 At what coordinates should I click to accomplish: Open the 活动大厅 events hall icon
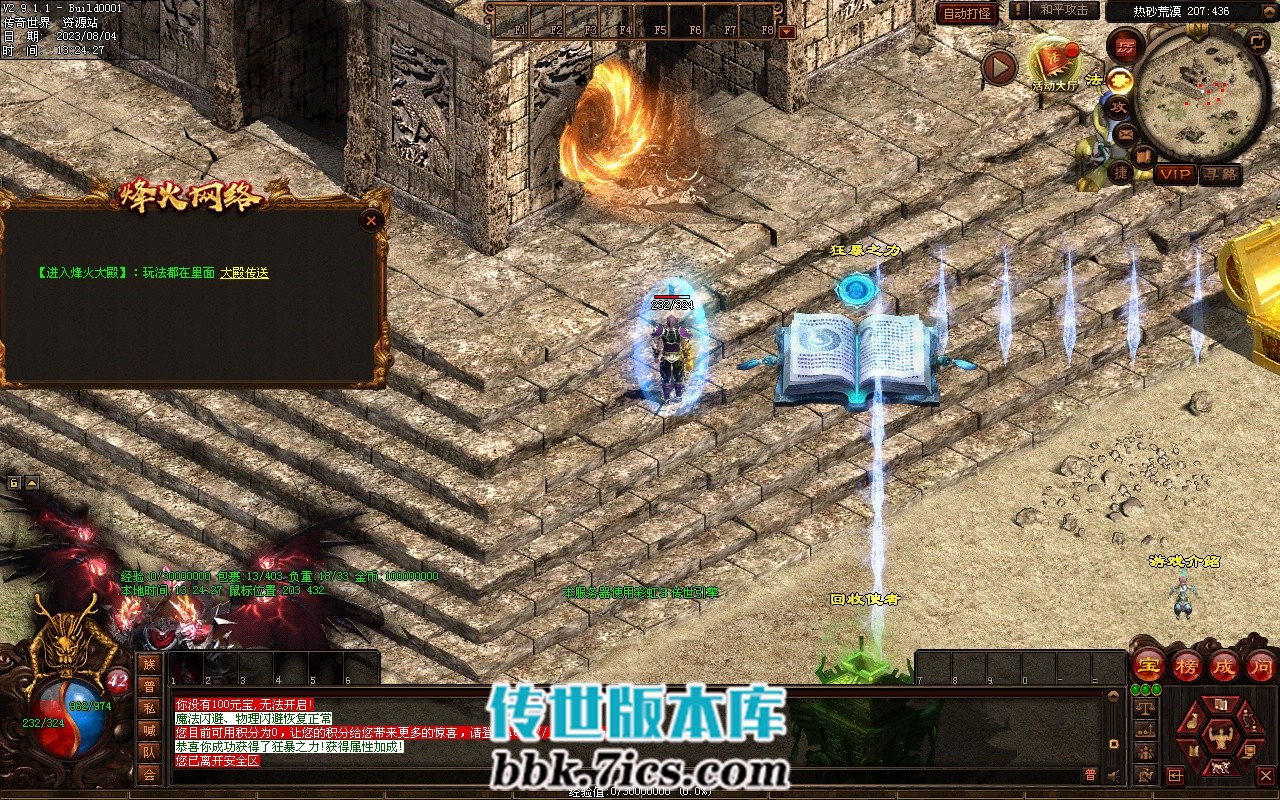(x=1054, y=64)
